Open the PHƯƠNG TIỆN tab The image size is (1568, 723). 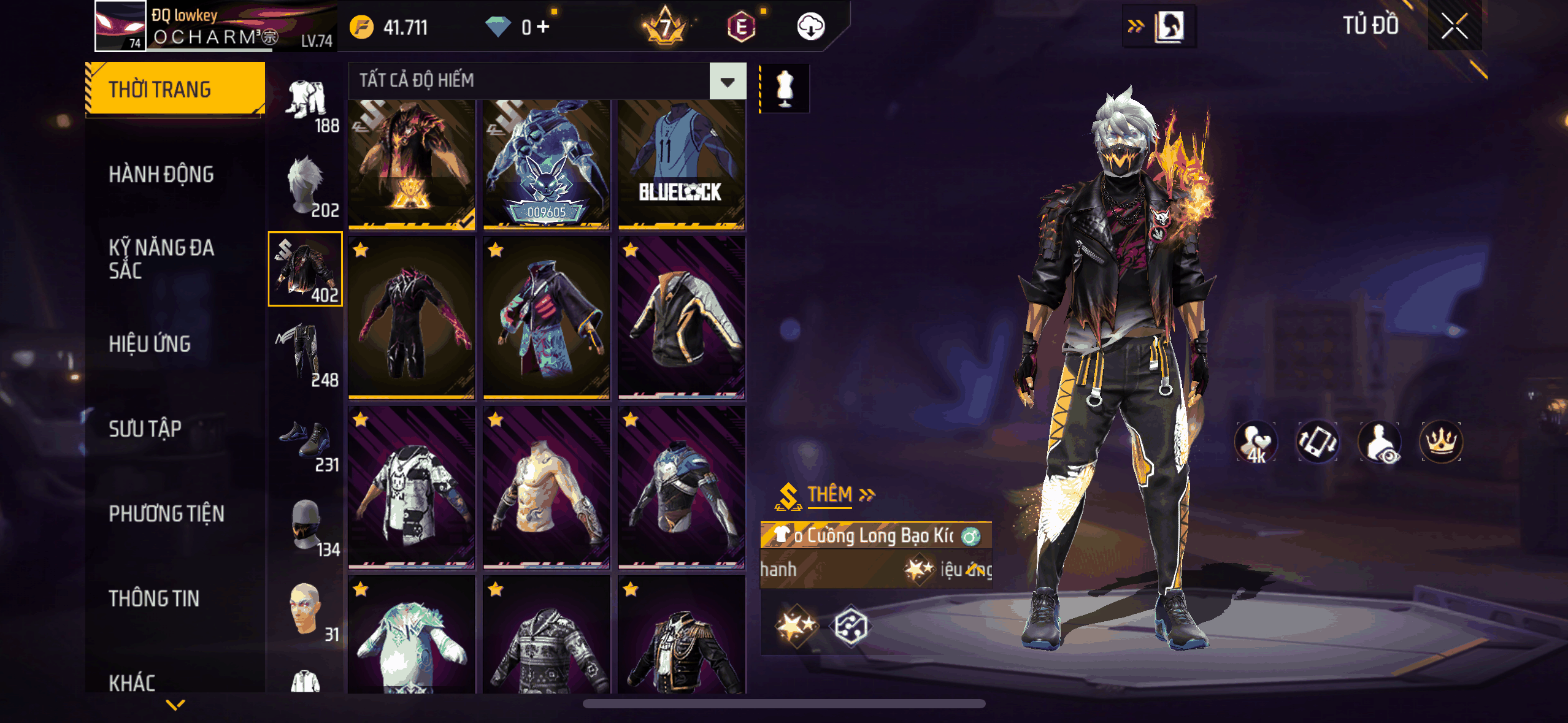(166, 514)
